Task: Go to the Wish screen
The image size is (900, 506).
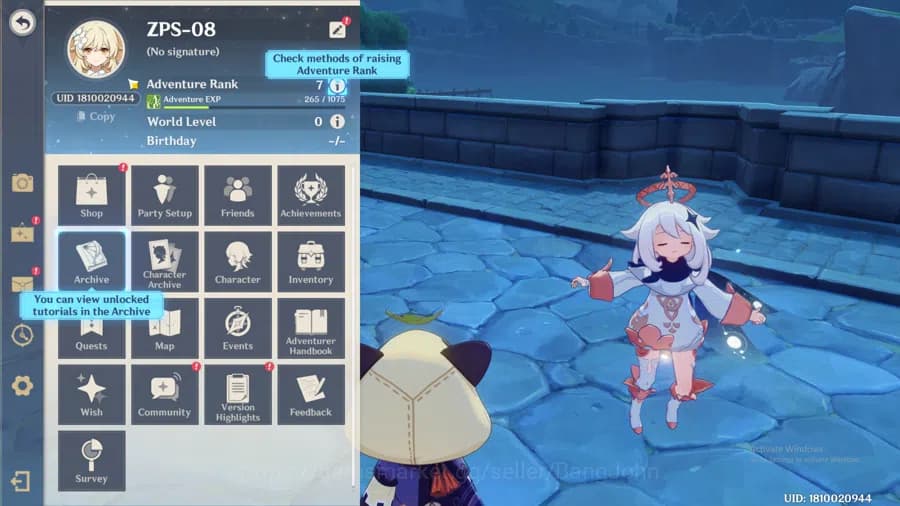Action: pos(92,394)
